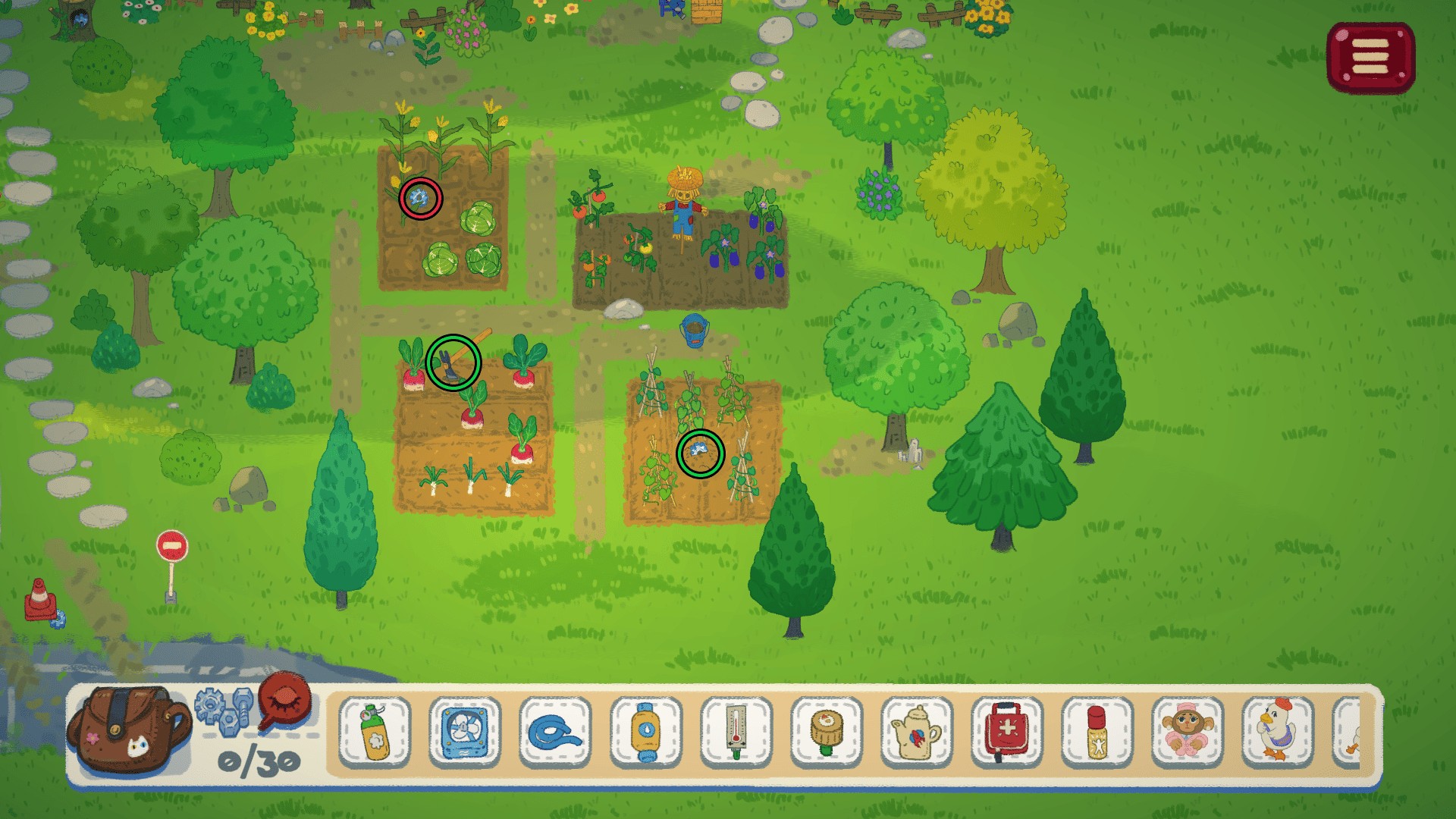The image size is (1456, 819).
Task: Select the white duck with red beret
Action: tap(1278, 732)
